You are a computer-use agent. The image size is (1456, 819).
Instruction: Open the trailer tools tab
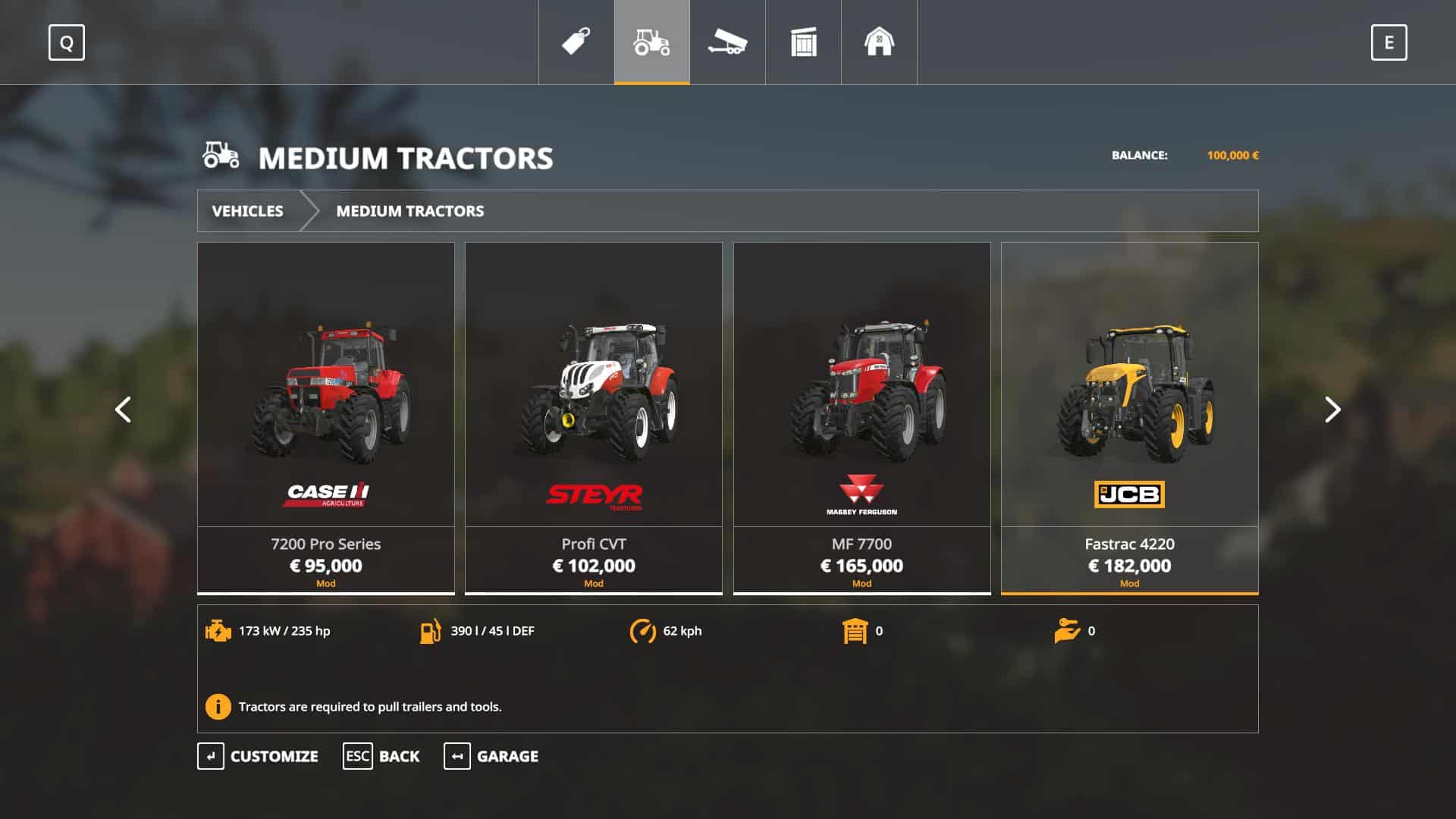click(x=728, y=42)
